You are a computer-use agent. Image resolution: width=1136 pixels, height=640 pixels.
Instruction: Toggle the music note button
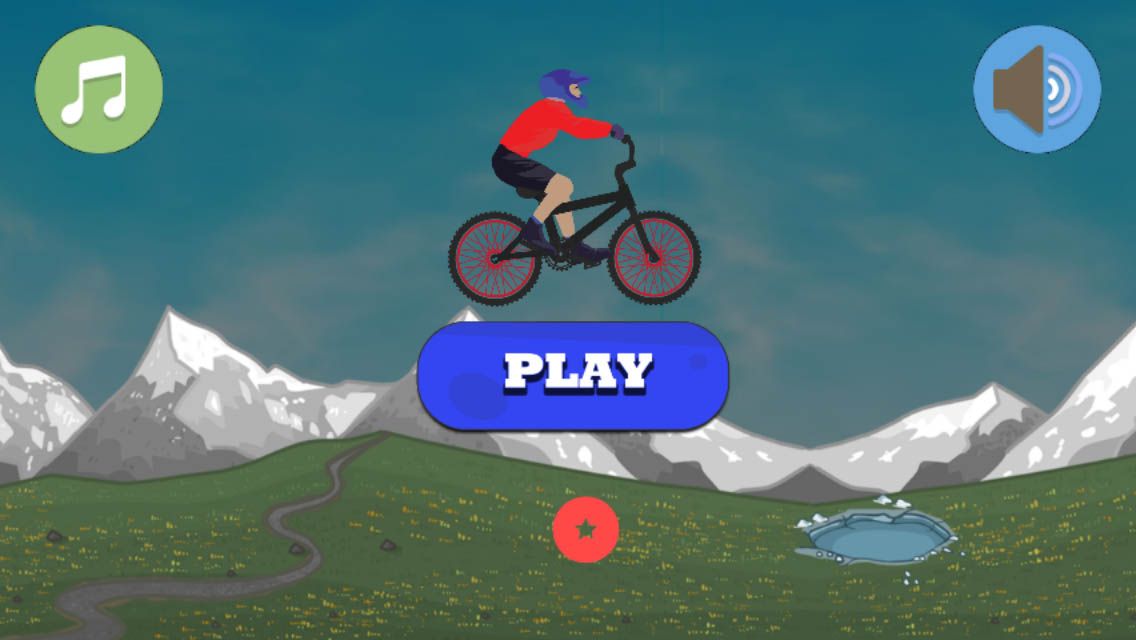tap(98, 89)
